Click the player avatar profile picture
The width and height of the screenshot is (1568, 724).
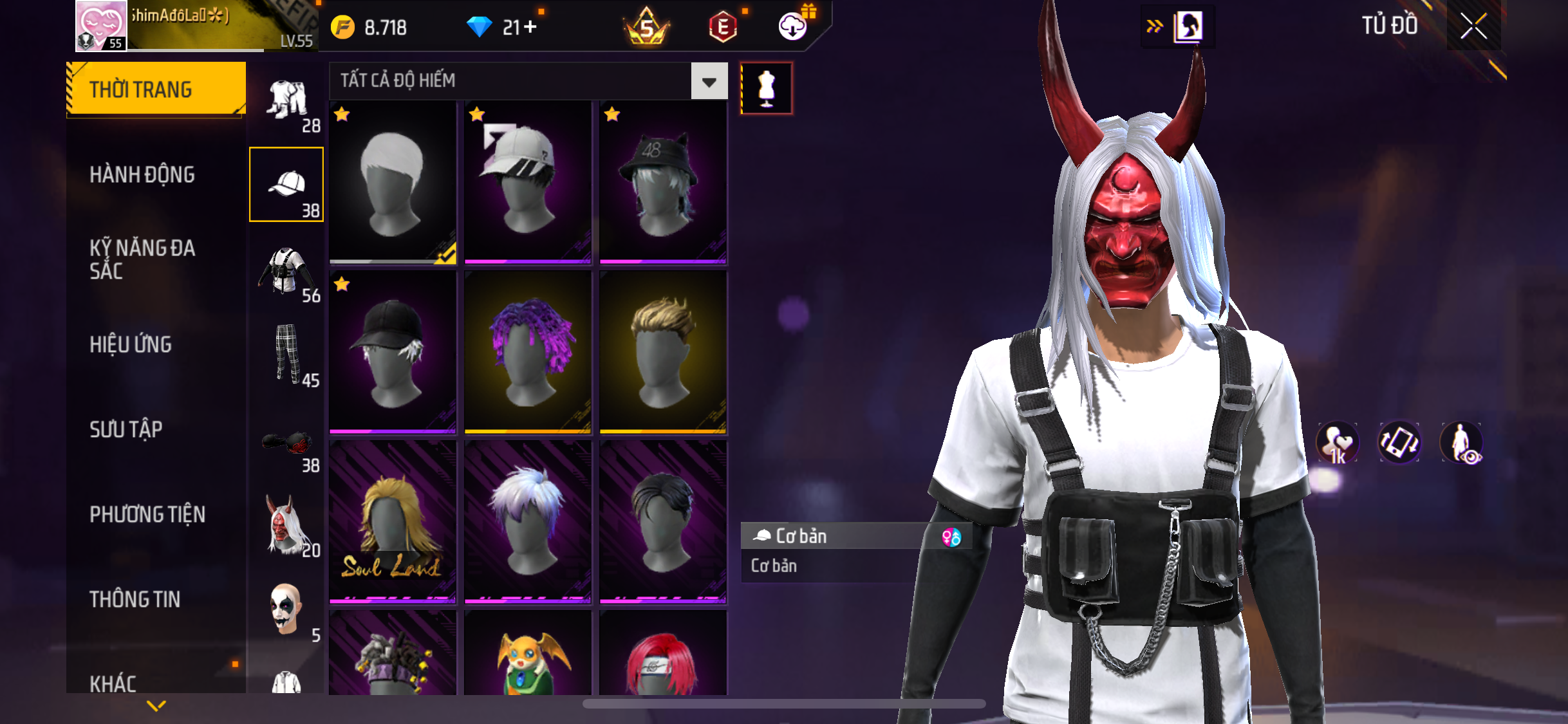pyautogui.click(x=101, y=26)
